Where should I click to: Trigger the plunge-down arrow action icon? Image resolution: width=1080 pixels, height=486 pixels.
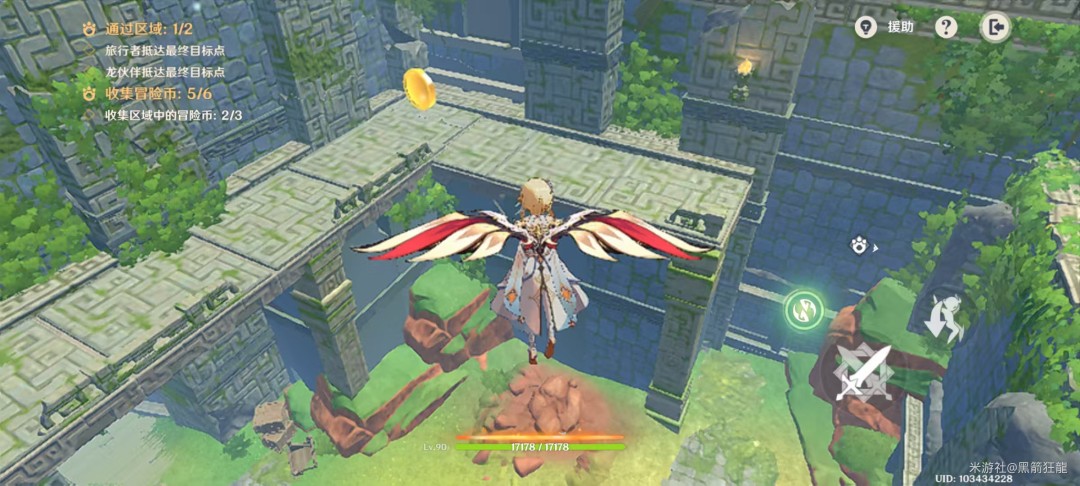click(942, 318)
